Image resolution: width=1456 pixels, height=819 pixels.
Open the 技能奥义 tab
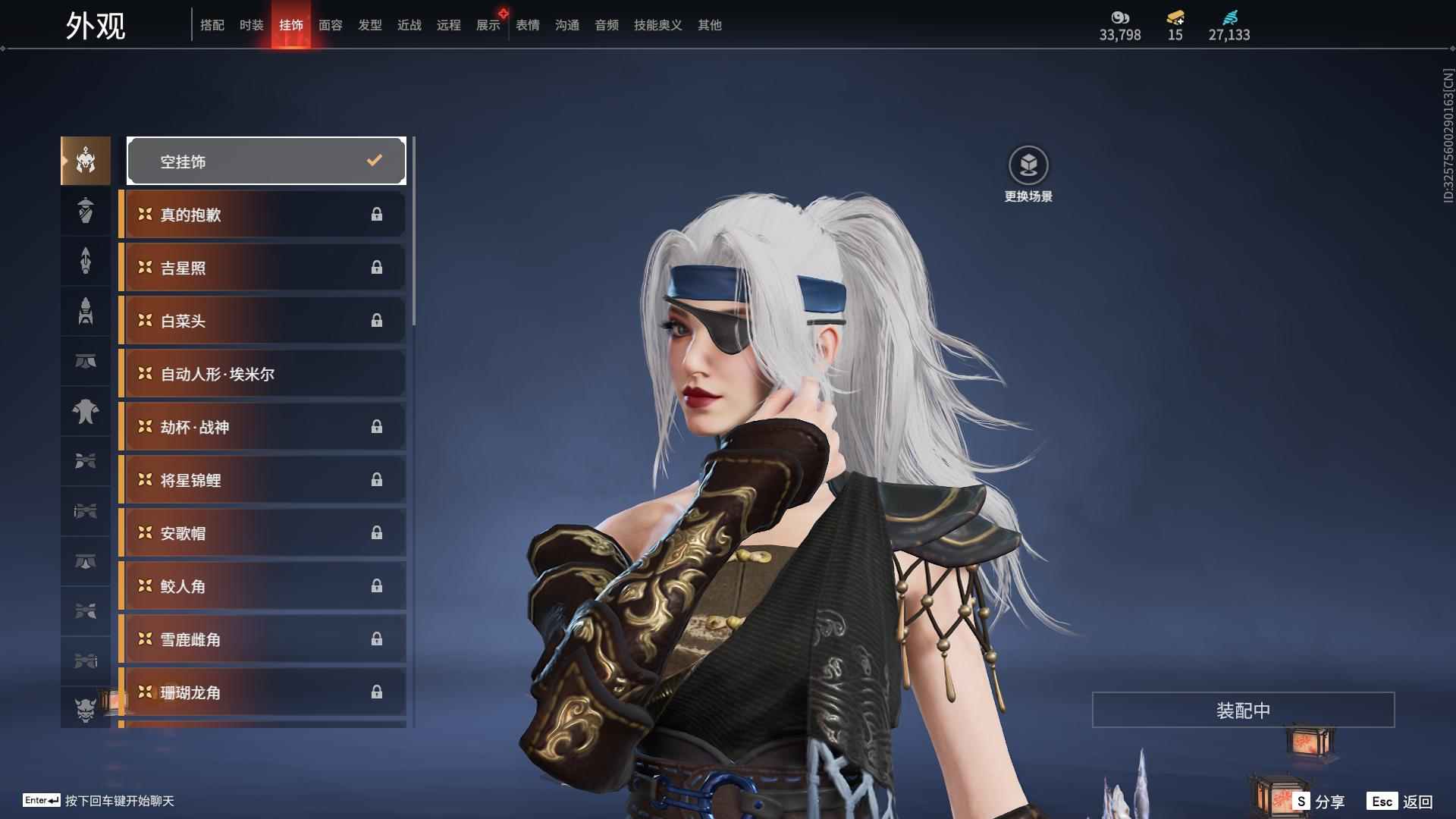[x=657, y=25]
